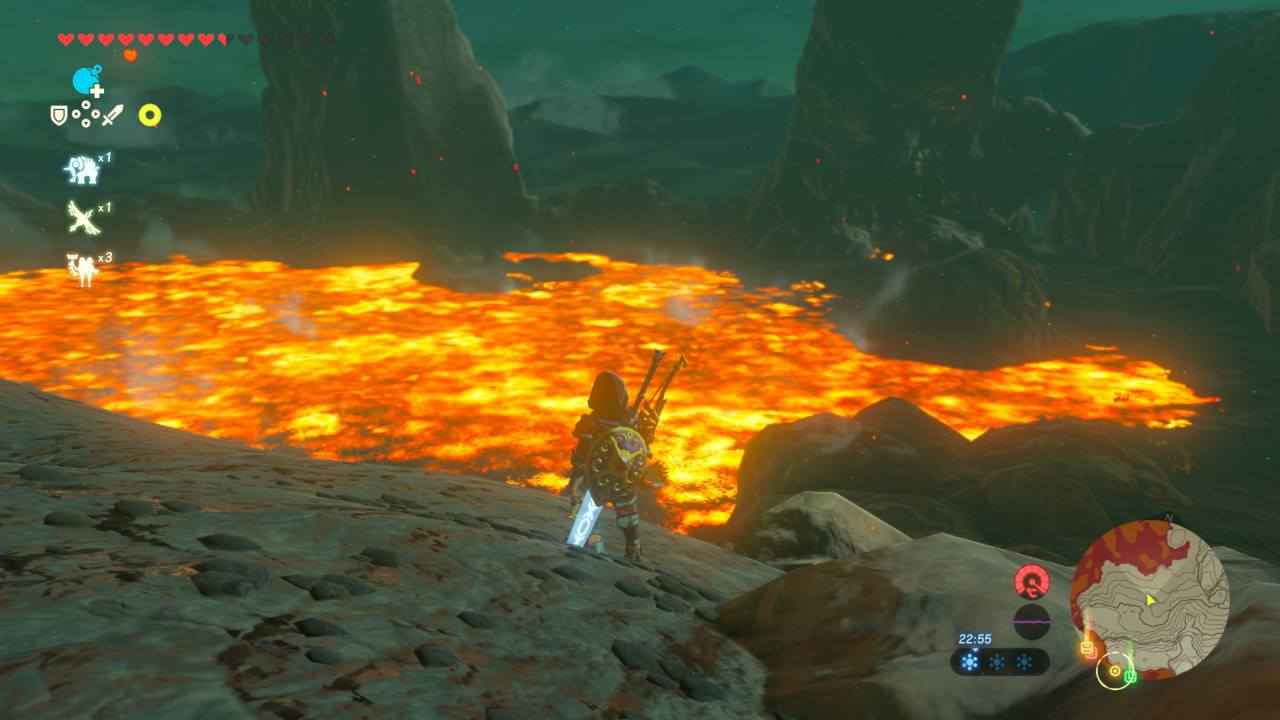This screenshot has height=720, width=1280.
Task: Activate the elephant champion ability icon
Action: click(82, 168)
